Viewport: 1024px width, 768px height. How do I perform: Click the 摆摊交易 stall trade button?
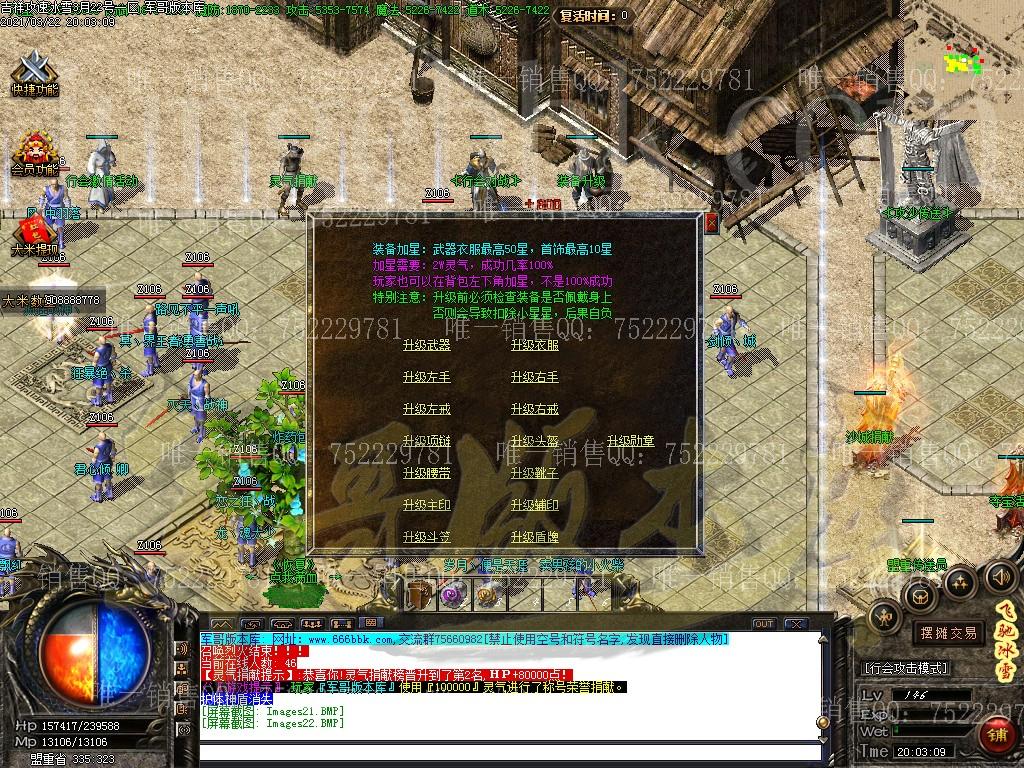coord(948,633)
